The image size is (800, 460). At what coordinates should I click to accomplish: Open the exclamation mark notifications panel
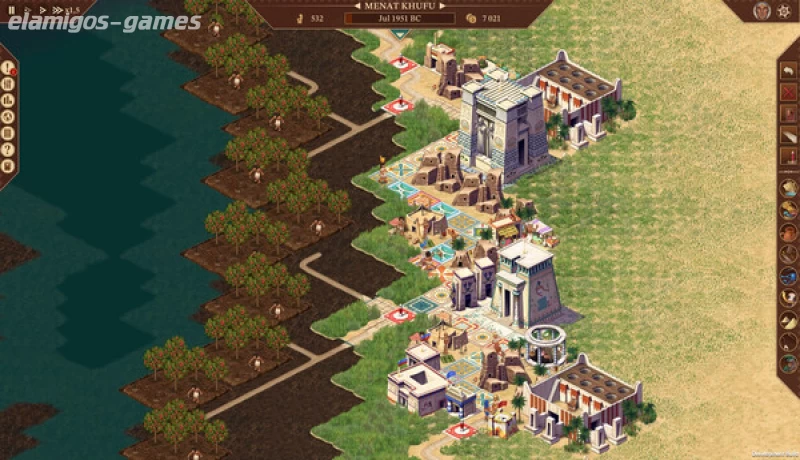(x=9, y=69)
